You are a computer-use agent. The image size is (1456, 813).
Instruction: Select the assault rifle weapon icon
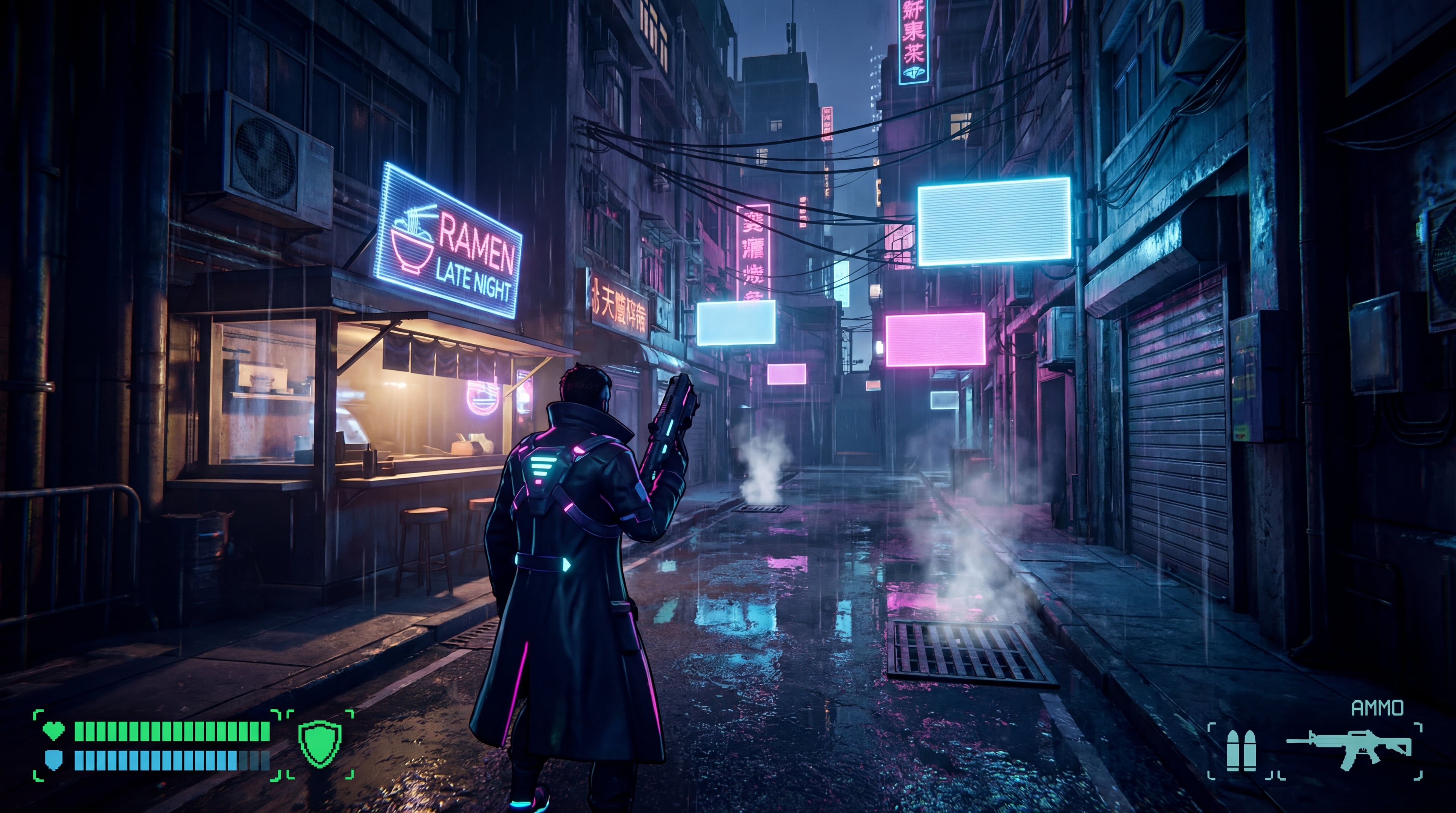[x=1349, y=749]
